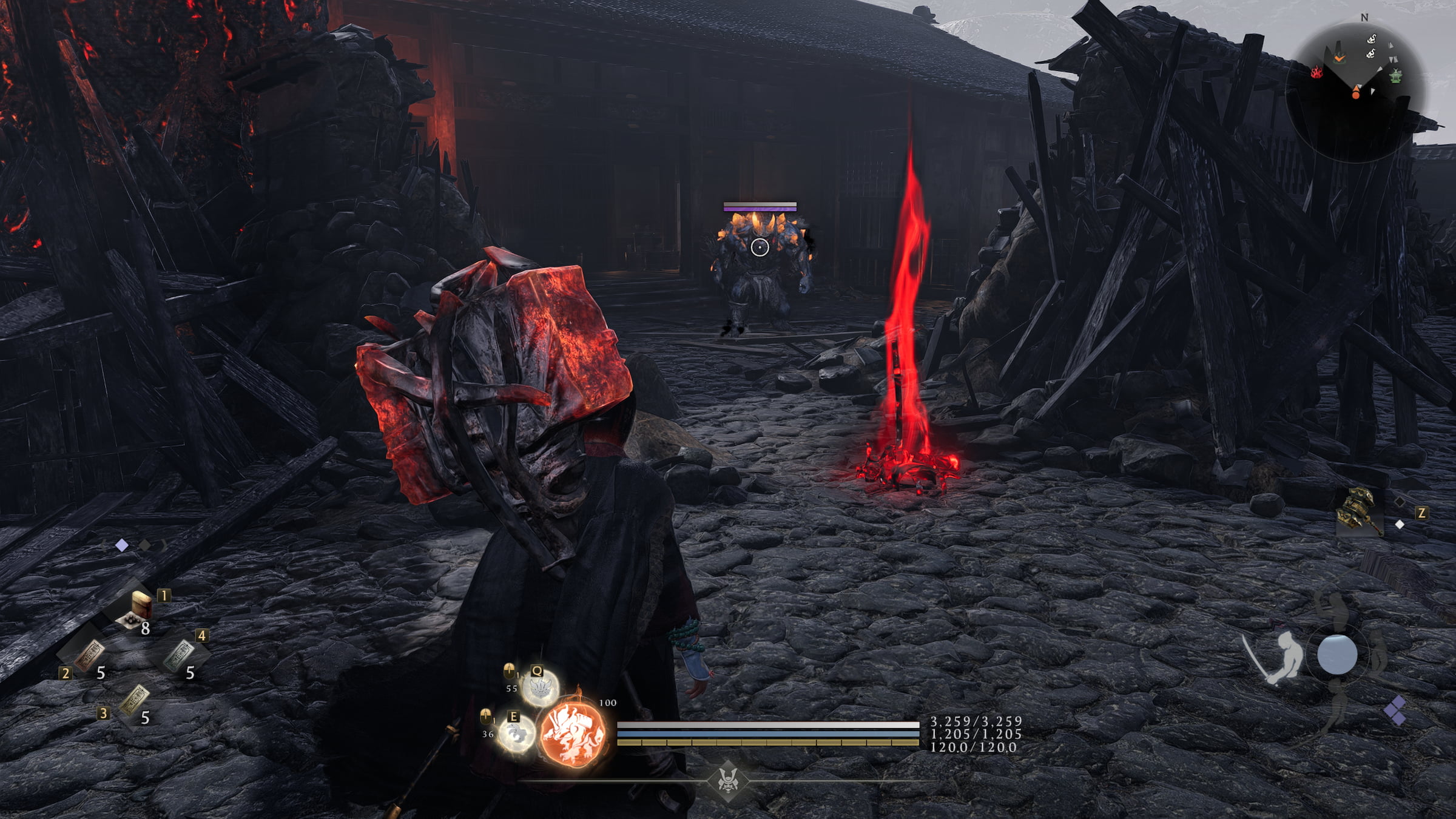Use the talisman in shortcut slot 3

coord(134,701)
